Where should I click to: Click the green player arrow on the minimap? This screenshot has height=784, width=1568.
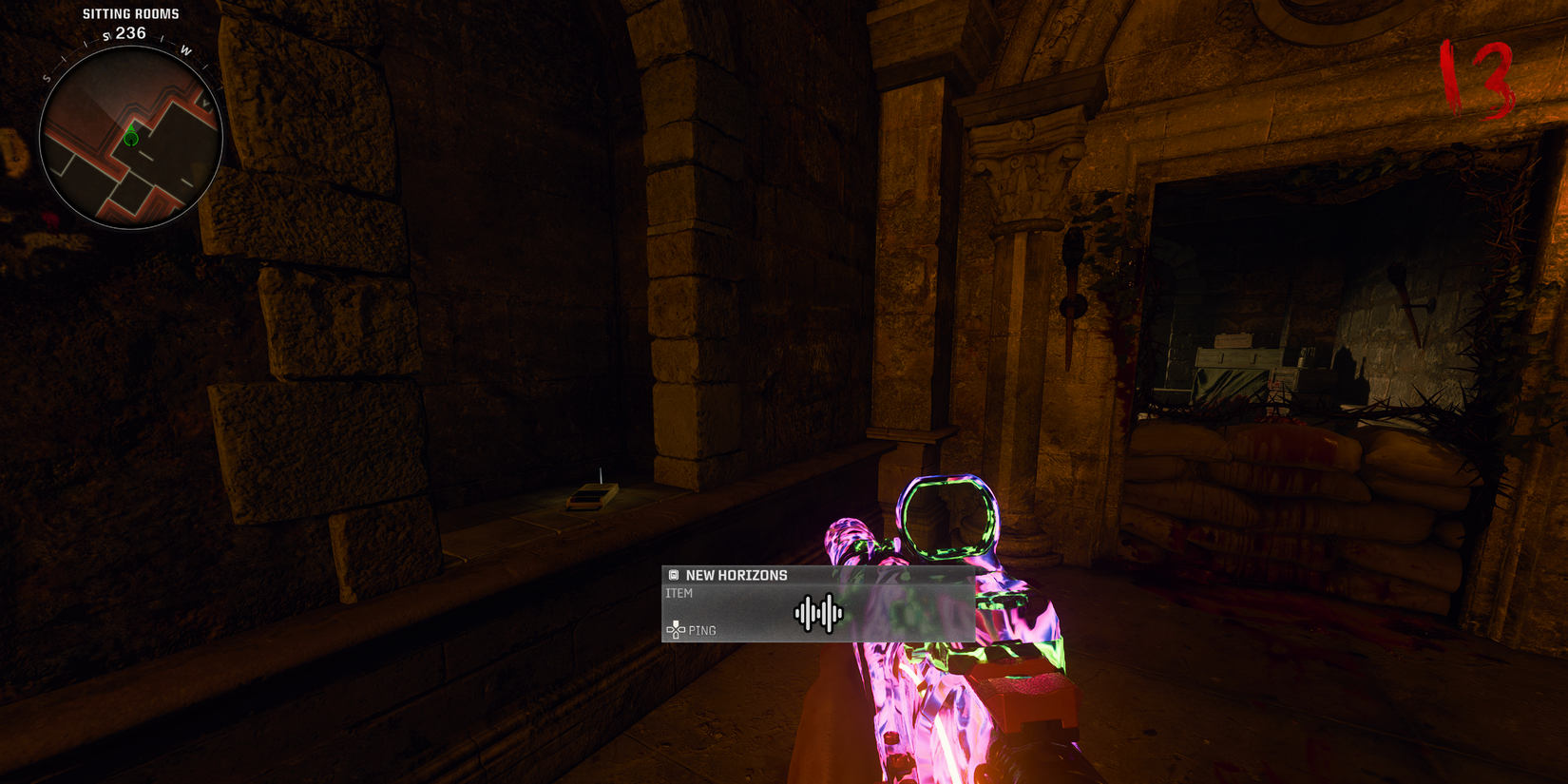point(131,127)
